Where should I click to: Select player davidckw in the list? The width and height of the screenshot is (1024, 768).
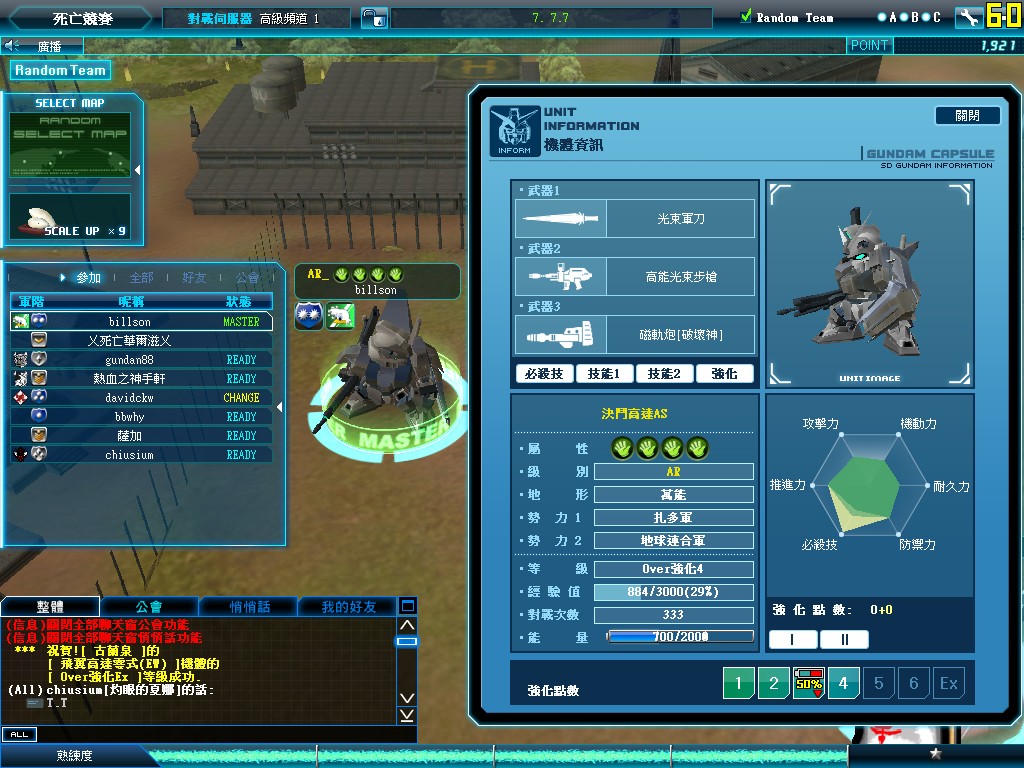click(x=130, y=398)
